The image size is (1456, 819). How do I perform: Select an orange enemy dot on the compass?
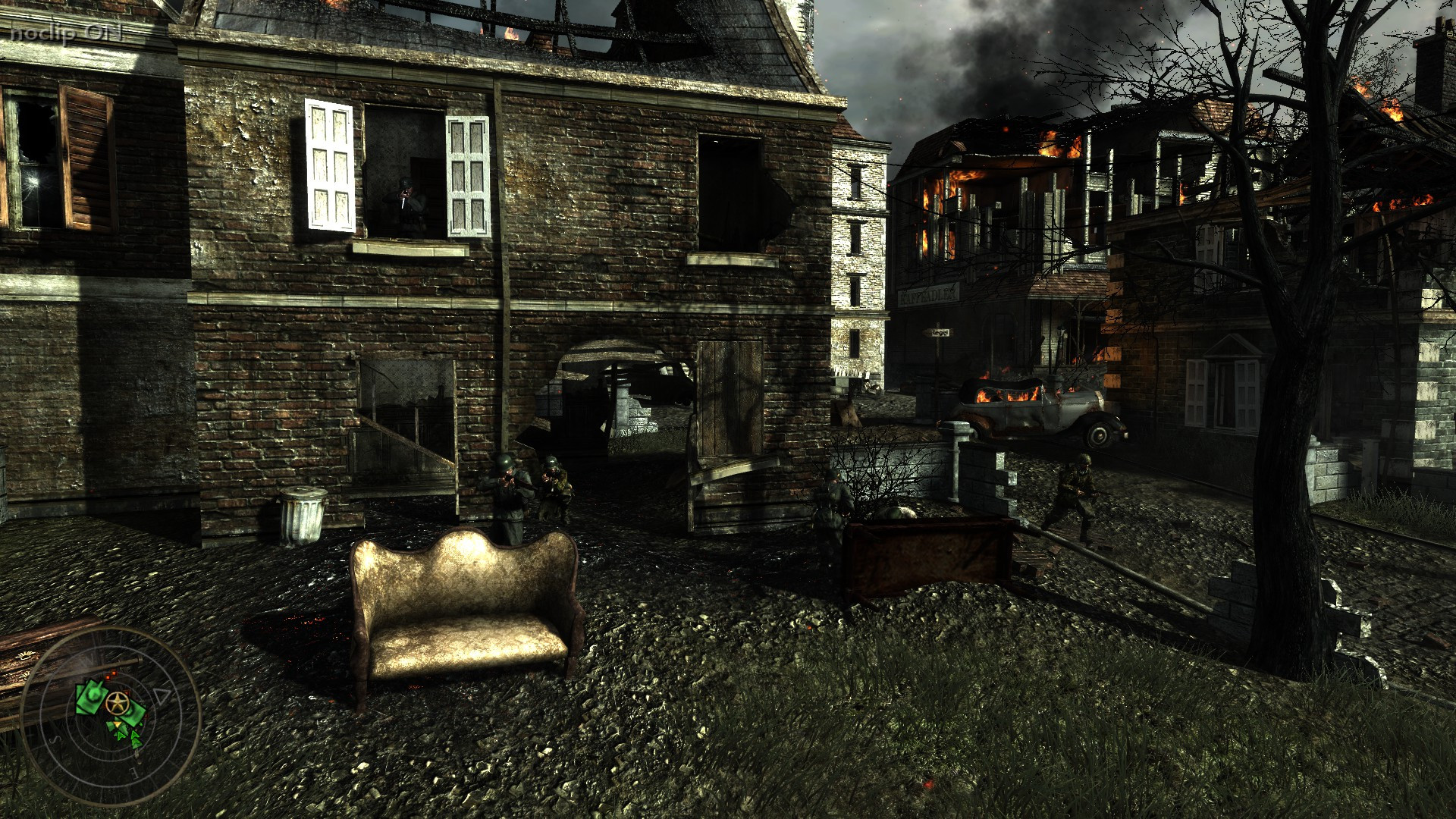(x=114, y=673)
